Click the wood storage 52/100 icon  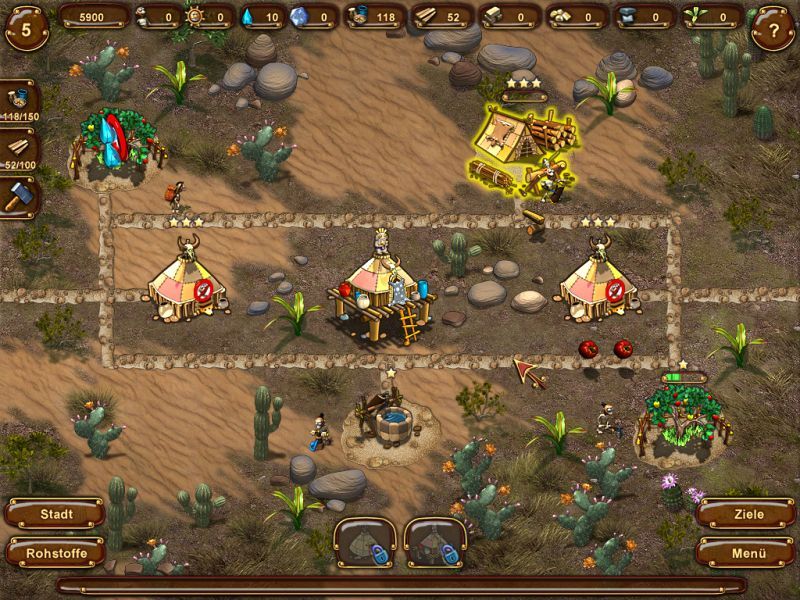20,147
